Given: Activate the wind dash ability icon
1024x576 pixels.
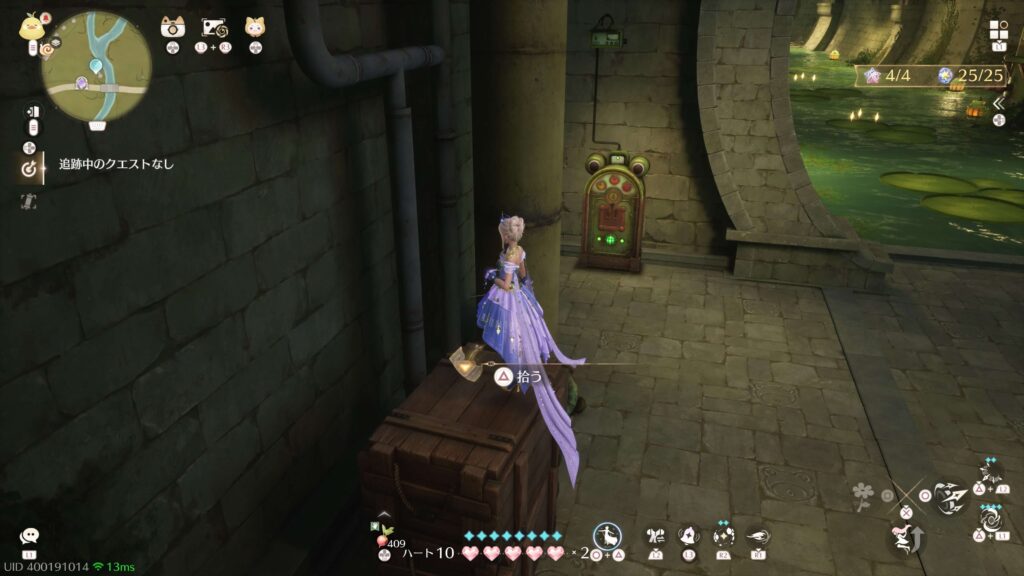Looking at the screenshot, I should [x=758, y=536].
